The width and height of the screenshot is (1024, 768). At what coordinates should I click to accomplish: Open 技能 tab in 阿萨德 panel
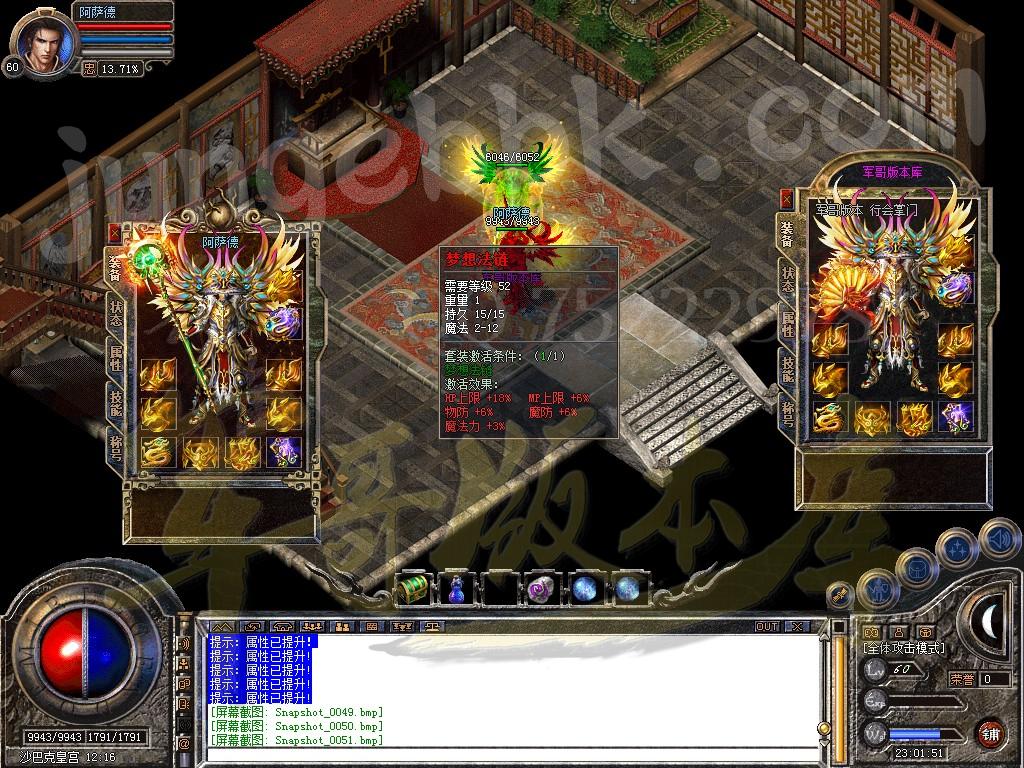116,400
